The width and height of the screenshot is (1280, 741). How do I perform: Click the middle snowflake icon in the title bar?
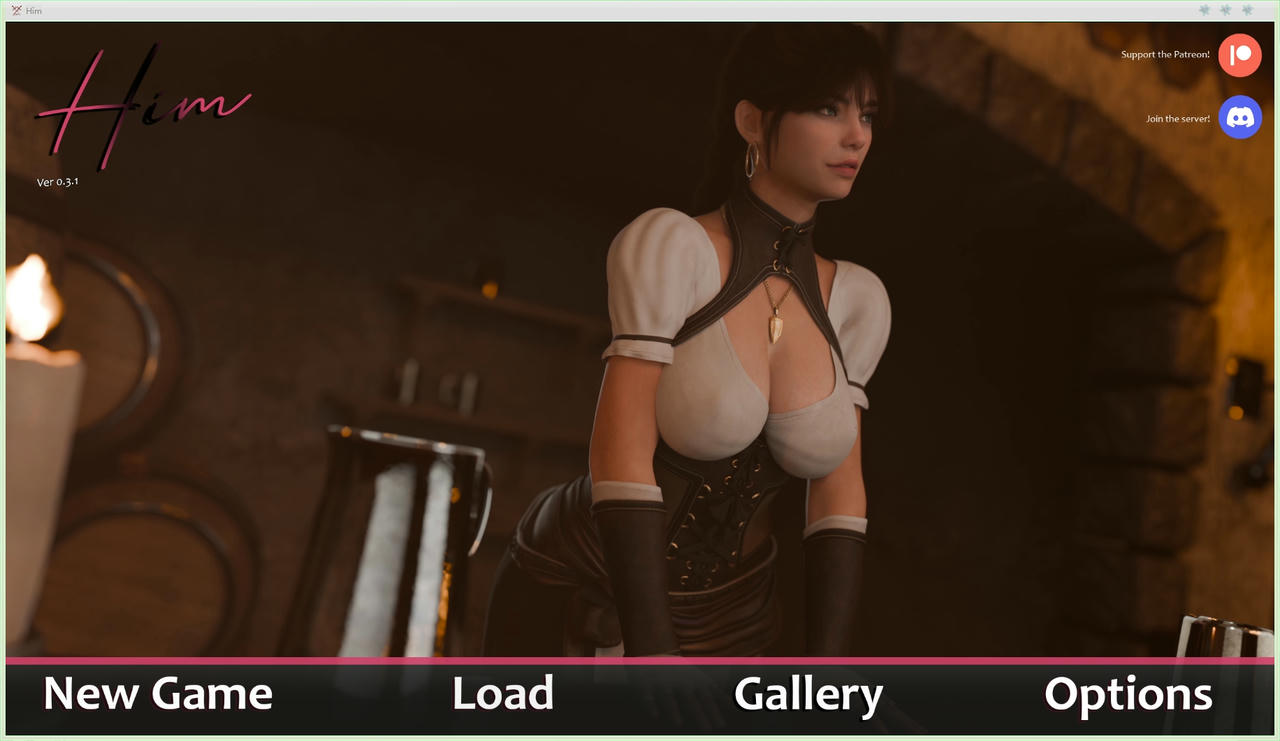pyautogui.click(x=1224, y=10)
